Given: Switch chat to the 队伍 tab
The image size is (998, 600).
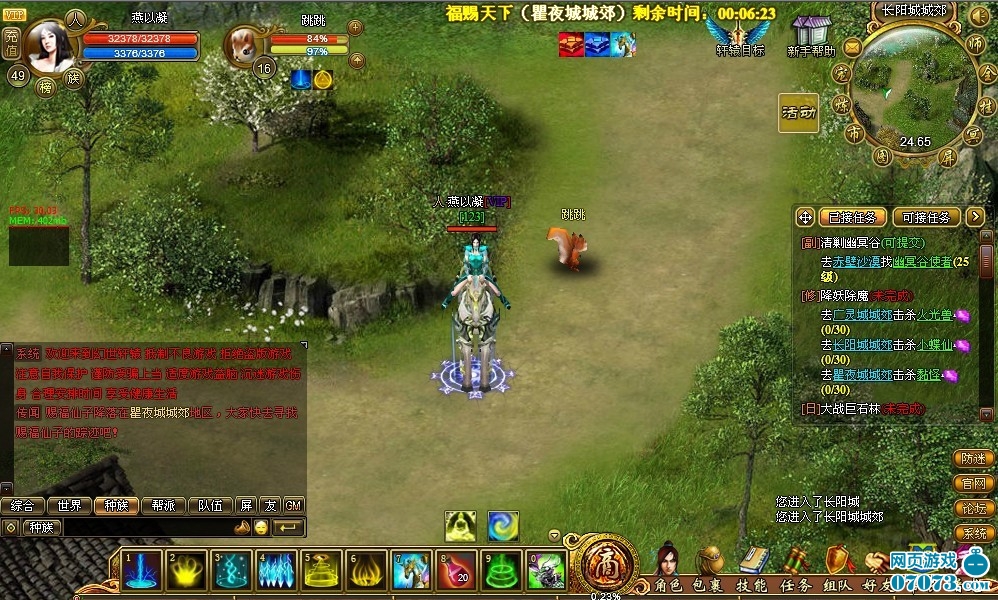Looking at the screenshot, I should pos(210,506).
